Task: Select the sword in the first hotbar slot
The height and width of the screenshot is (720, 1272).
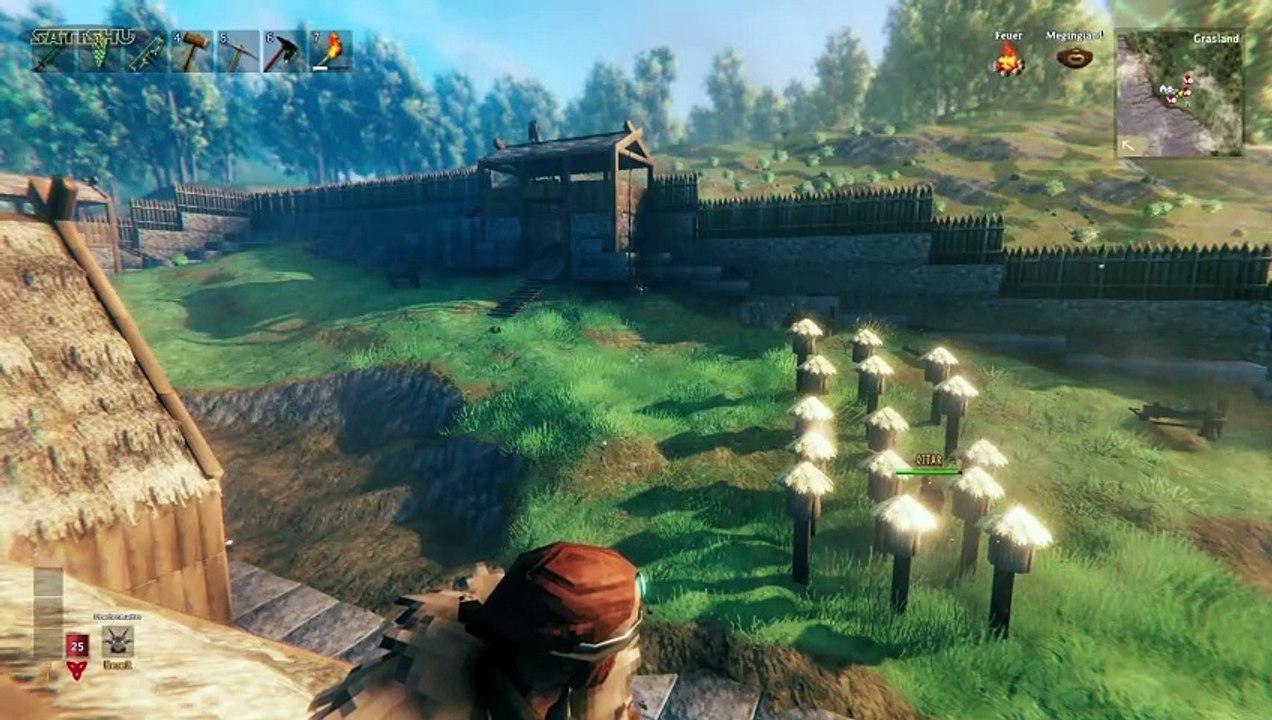Action: [52, 50]
